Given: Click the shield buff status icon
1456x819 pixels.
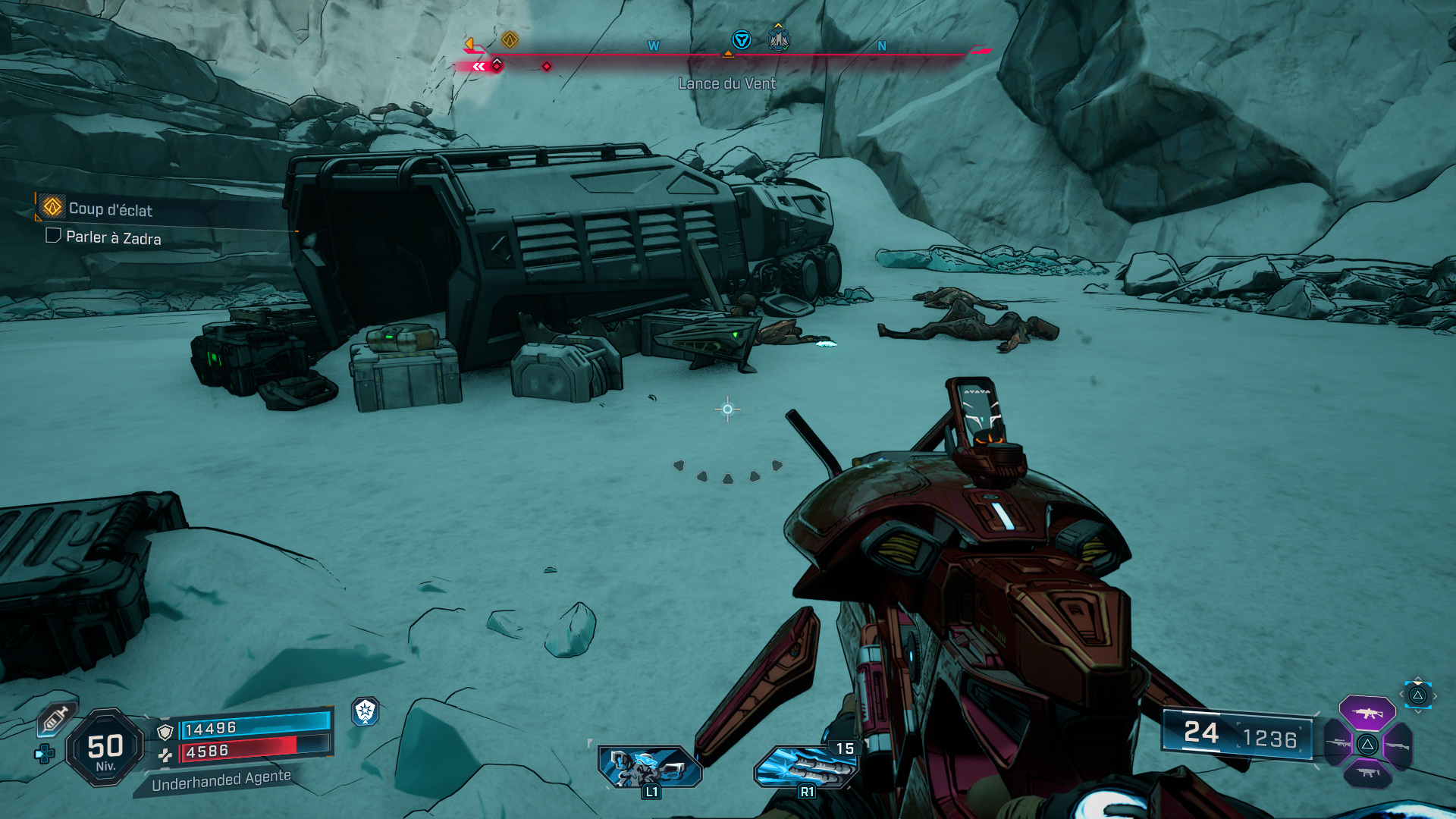Looking at the screenshot, I should pyautogui.click(x=365, y=711).
